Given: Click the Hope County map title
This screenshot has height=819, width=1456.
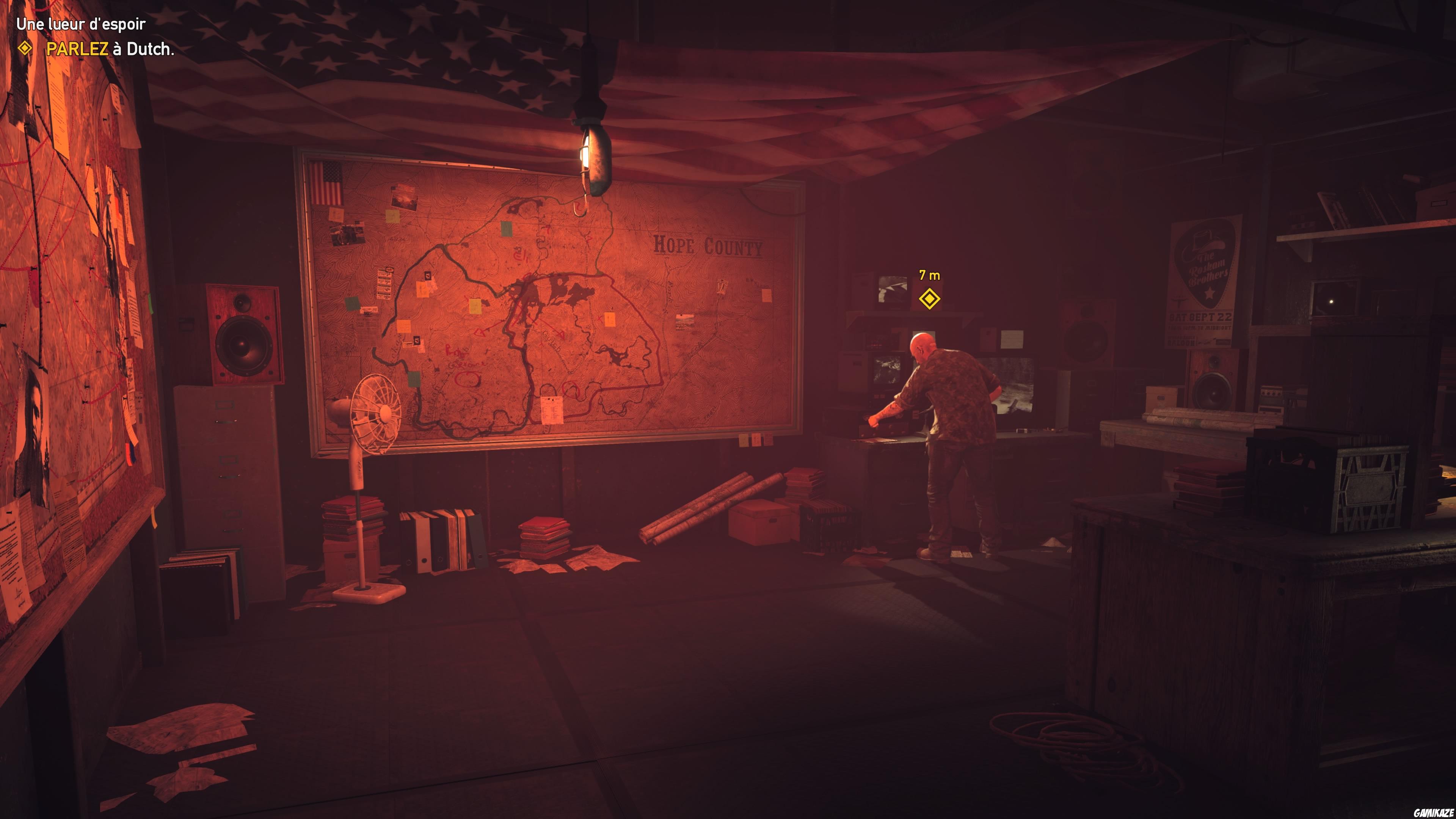Looking at the screenshot, I should pos(709,246).
